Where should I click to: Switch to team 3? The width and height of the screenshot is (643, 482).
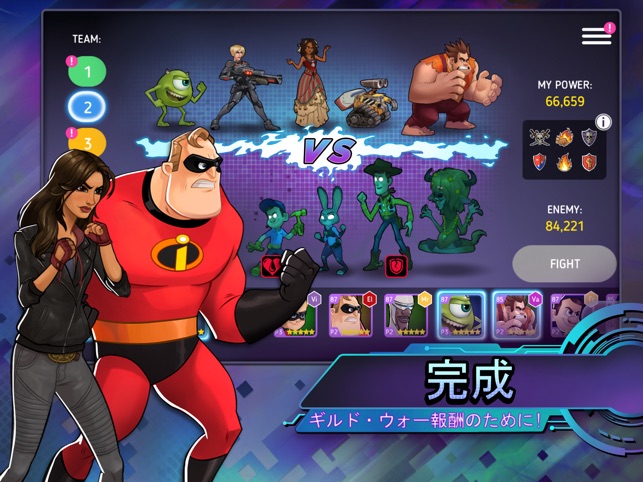pyautogui.click(x=88, y=141)
